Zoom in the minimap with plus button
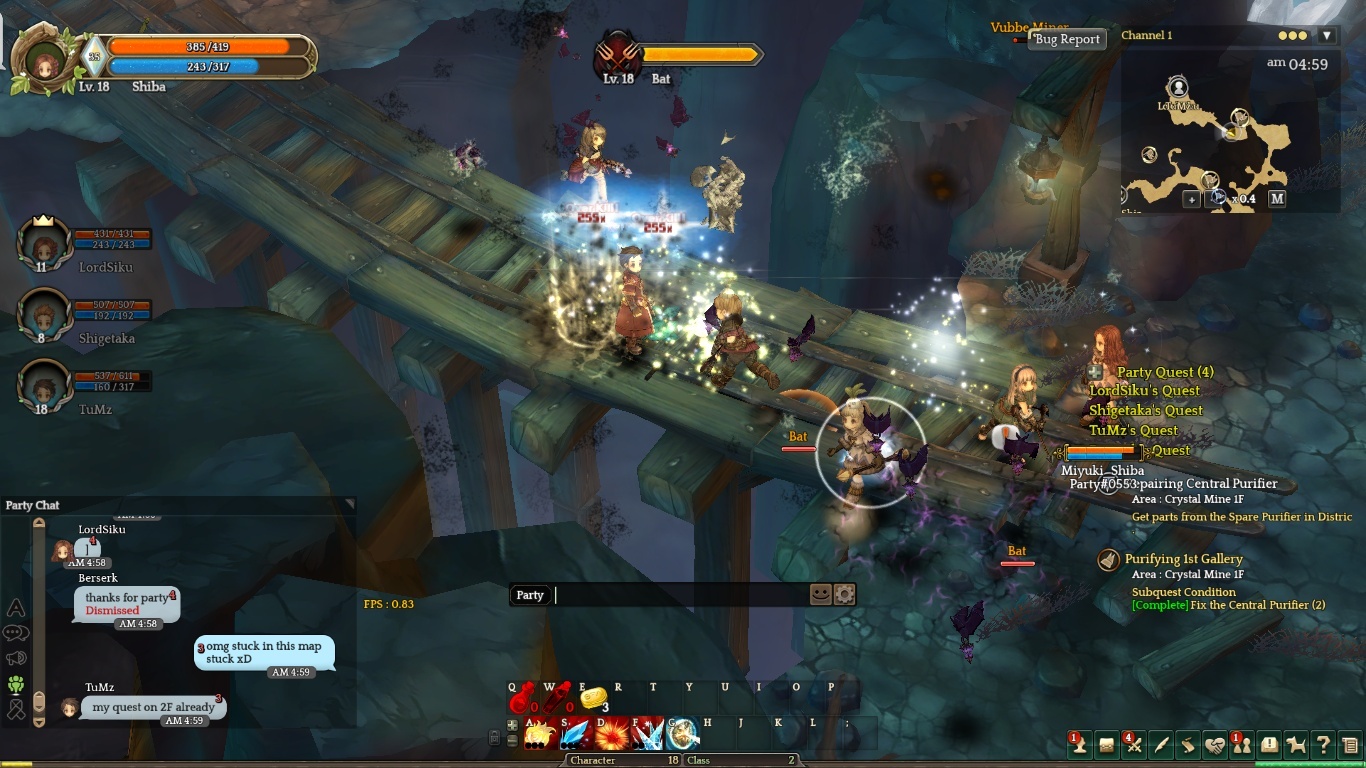This screenshot has width=1366, height=768. [x=1191, y=199]
